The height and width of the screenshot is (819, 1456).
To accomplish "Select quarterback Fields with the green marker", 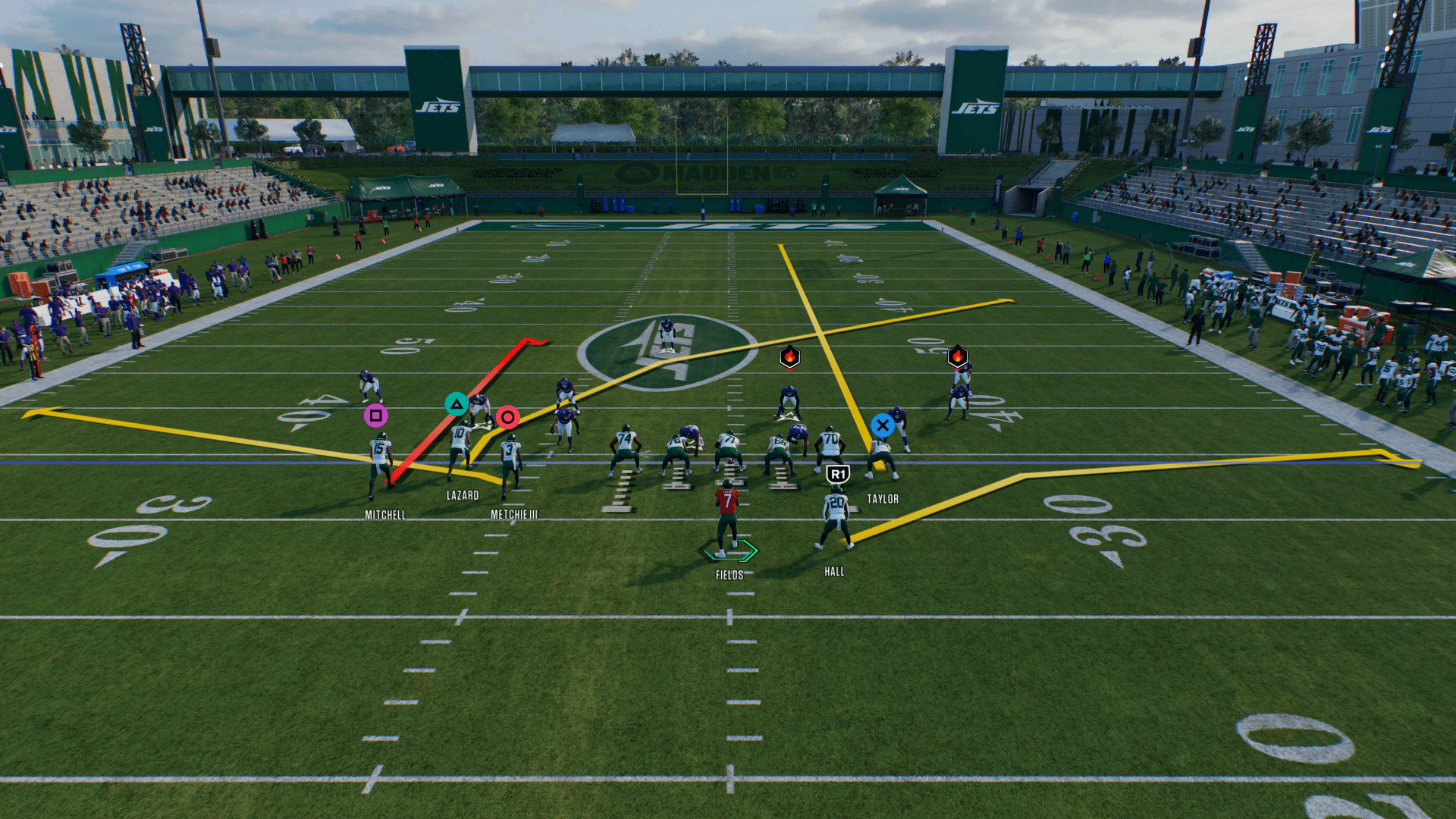I will [728, 523].
